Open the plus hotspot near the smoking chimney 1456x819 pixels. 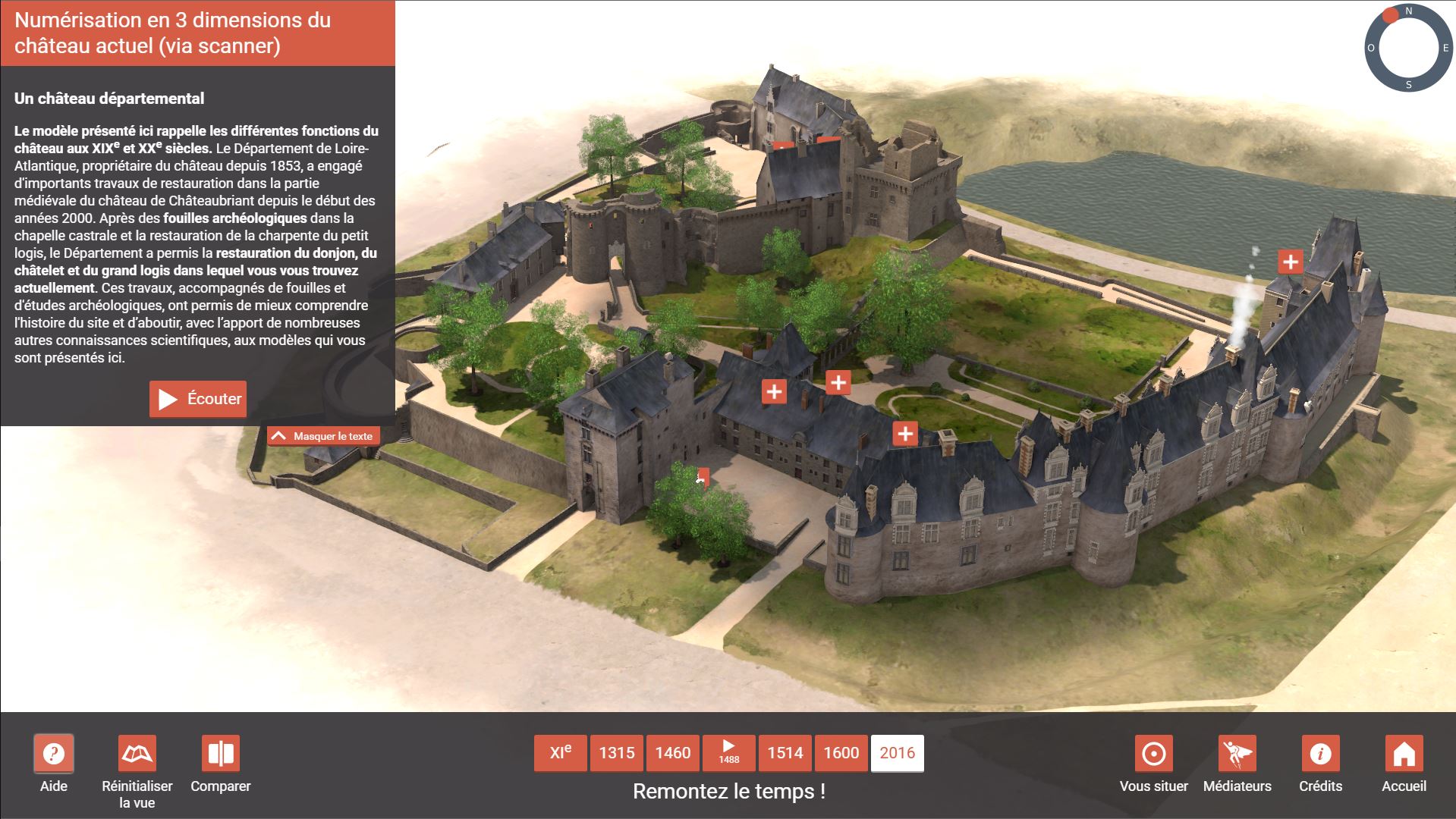point(1290,262)
